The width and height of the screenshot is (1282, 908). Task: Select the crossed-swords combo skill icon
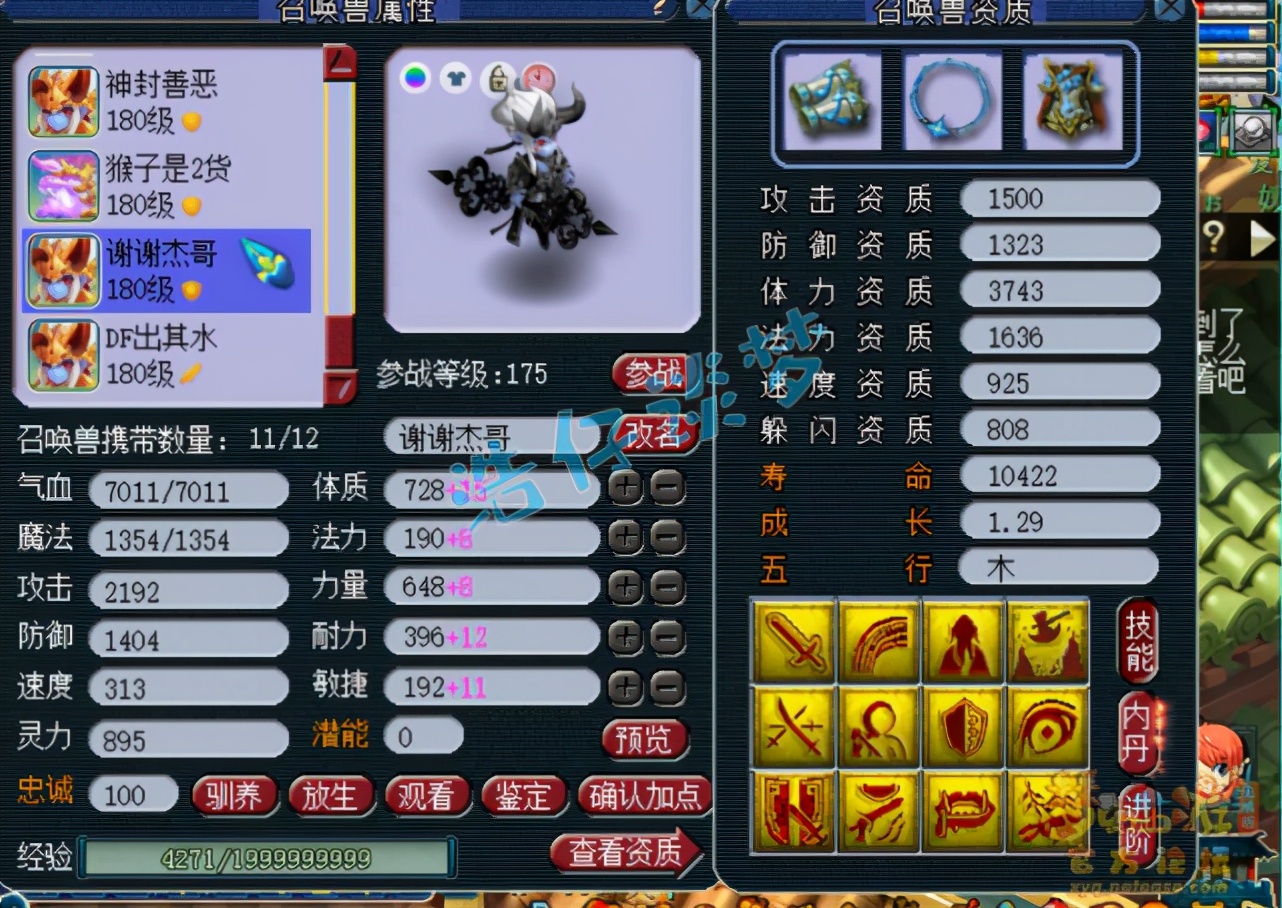(793, 725)
